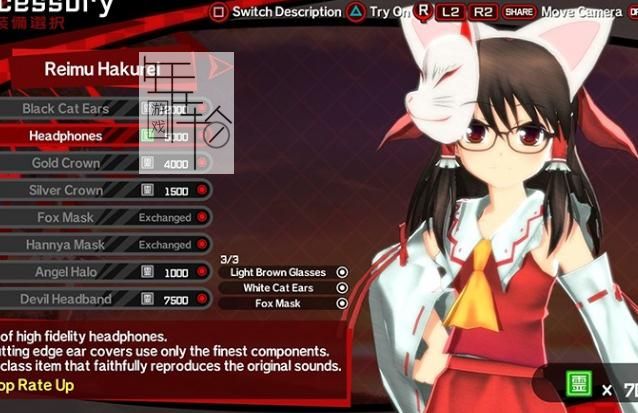The width and height of the screenshot is (638, 413).
Task: Pick the Gold Crown item
Action: tap(67, 163)
